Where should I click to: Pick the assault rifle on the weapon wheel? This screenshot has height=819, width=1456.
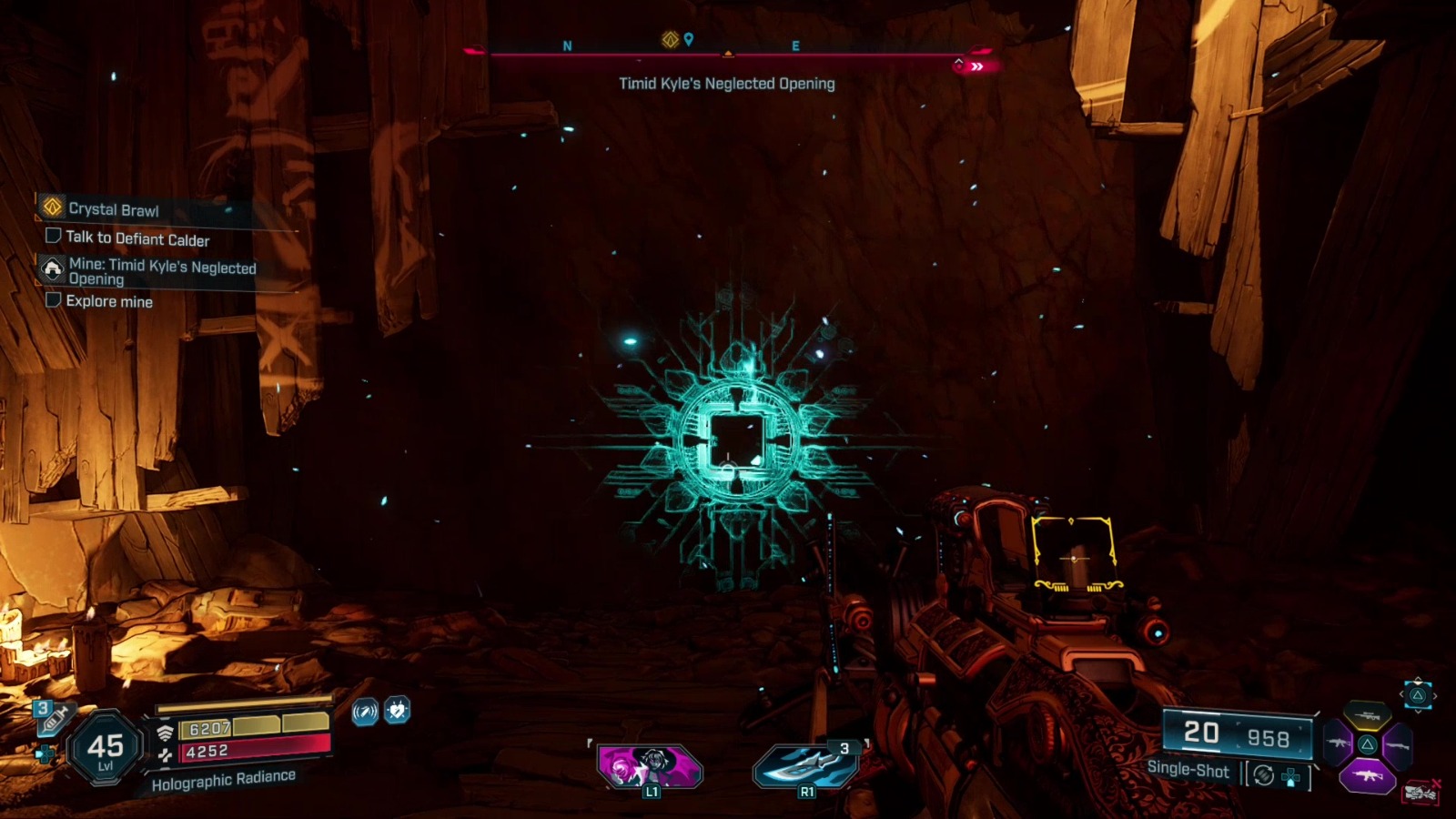[1340, 743]
